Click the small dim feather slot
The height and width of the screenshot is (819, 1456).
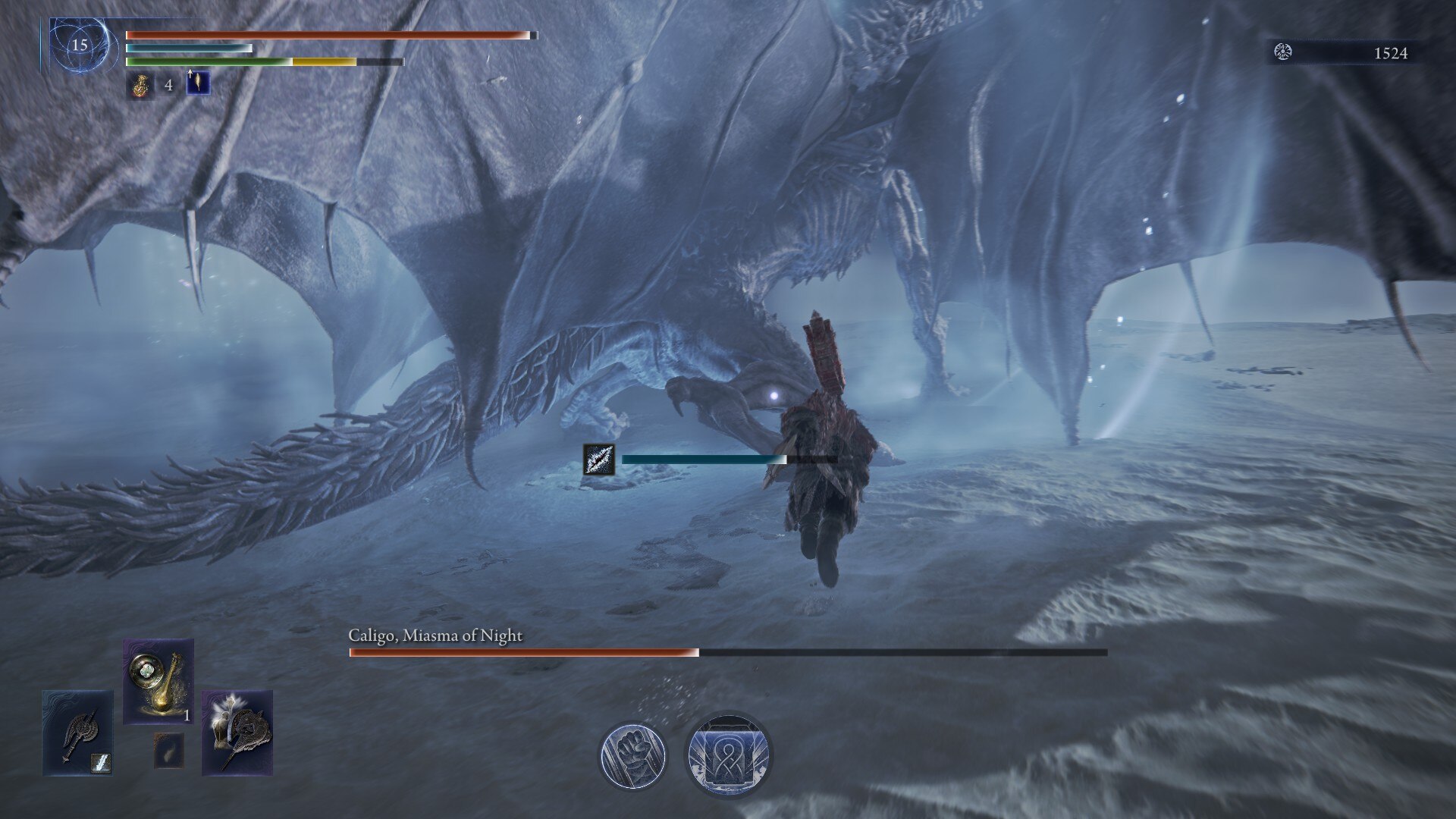168,749
